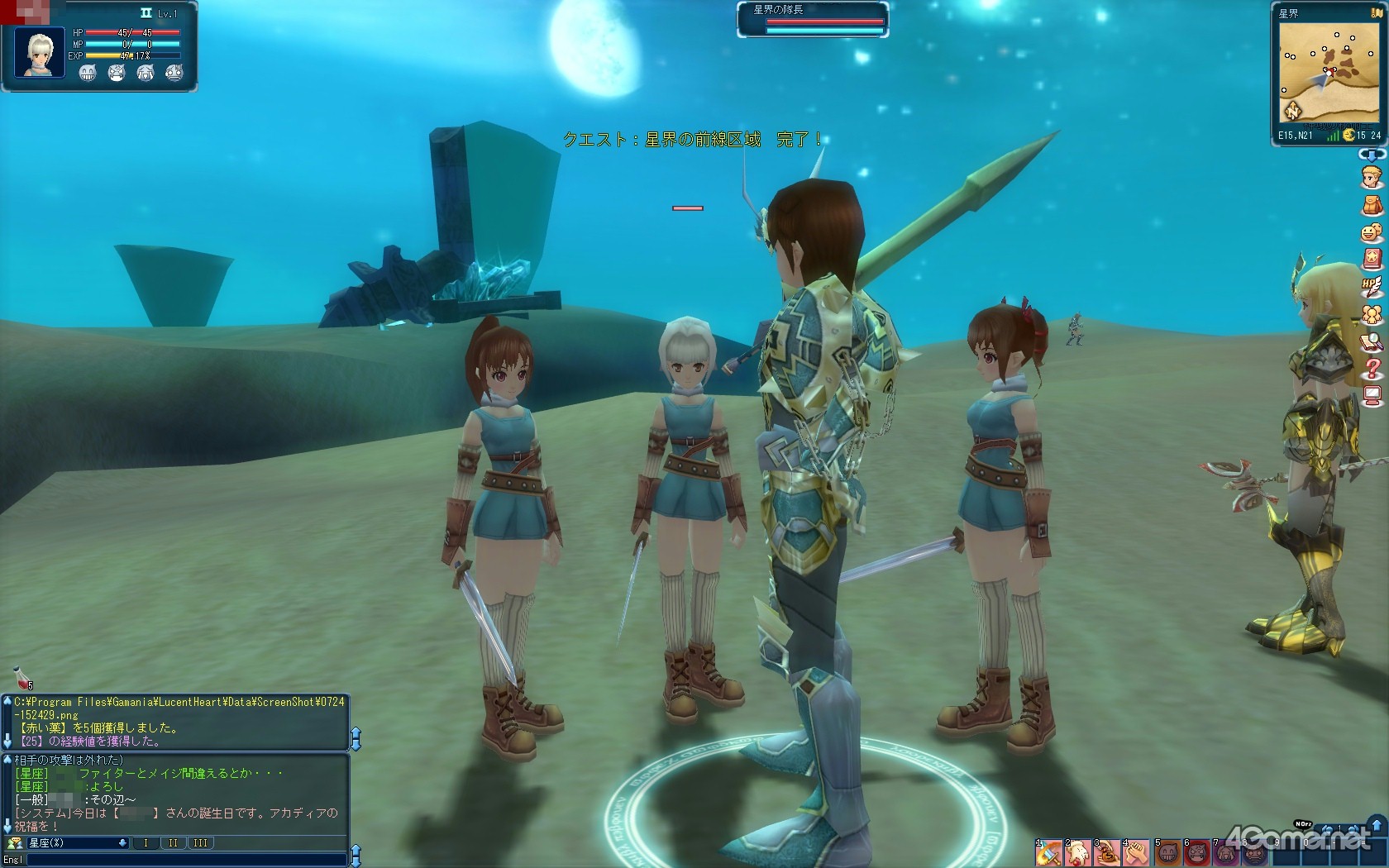This screenshot has height=868, width=1389.
Task: Open the two-people community icon
Action: click(x=1372, y=314)
